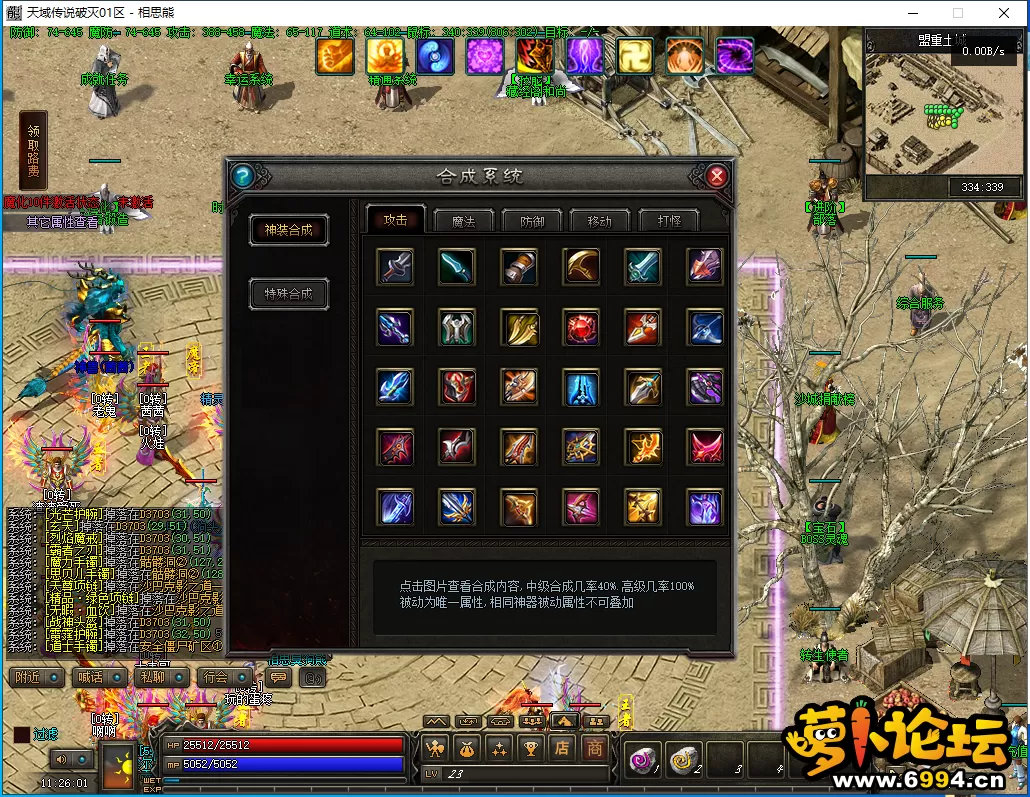Viewport: 1030px width, 797px height.
Task: Select the red ruby gem item
Action: click(x=581, y=327)
